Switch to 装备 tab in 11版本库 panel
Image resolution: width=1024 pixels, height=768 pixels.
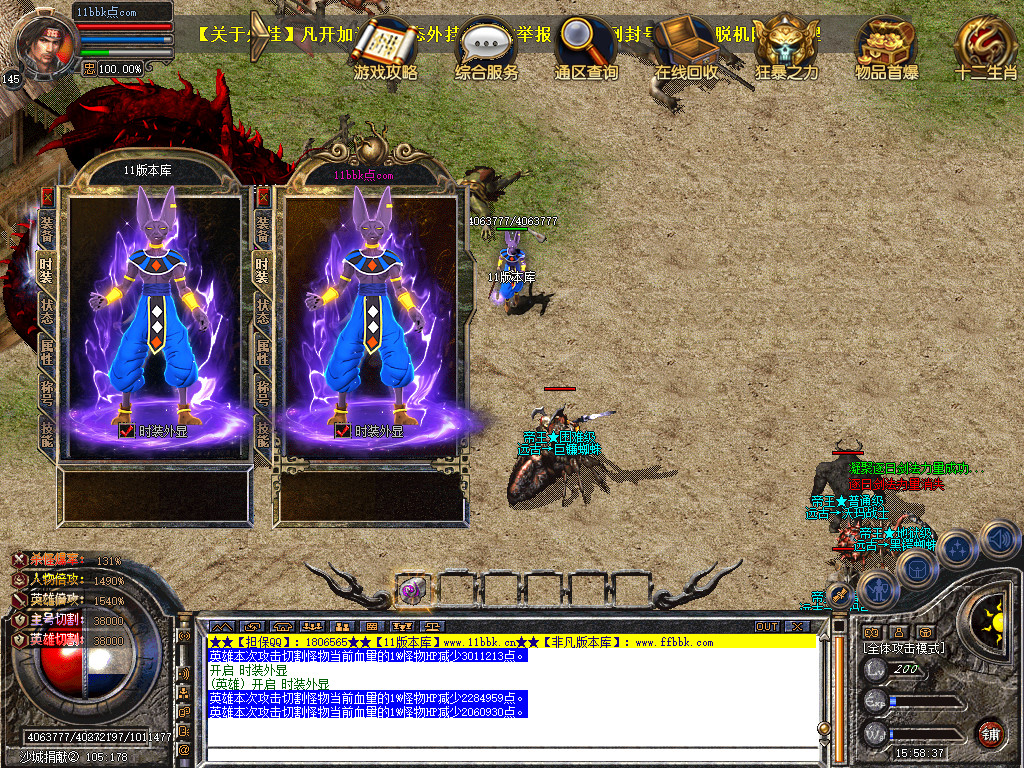46,228
